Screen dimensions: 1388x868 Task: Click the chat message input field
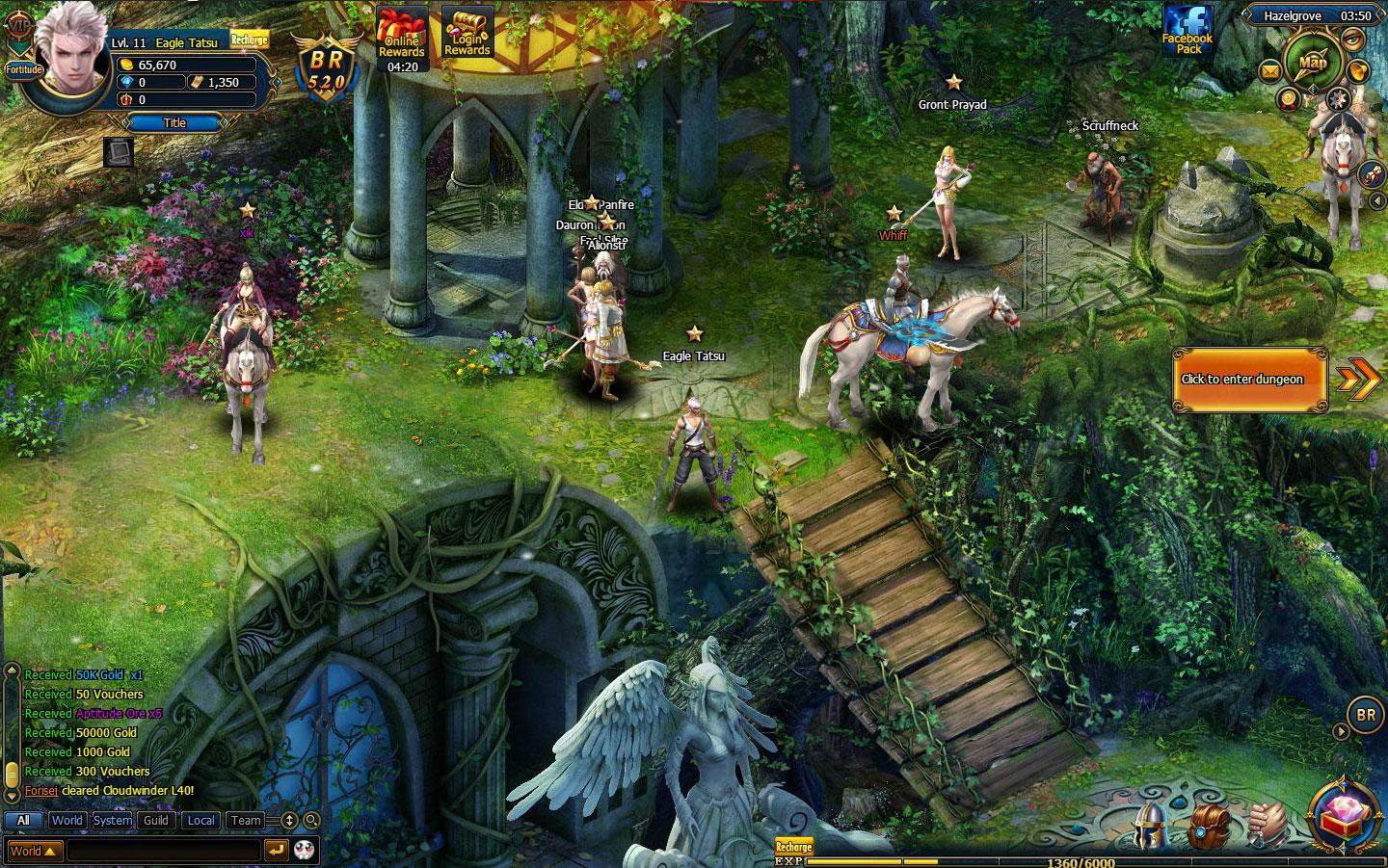(164, 851)
